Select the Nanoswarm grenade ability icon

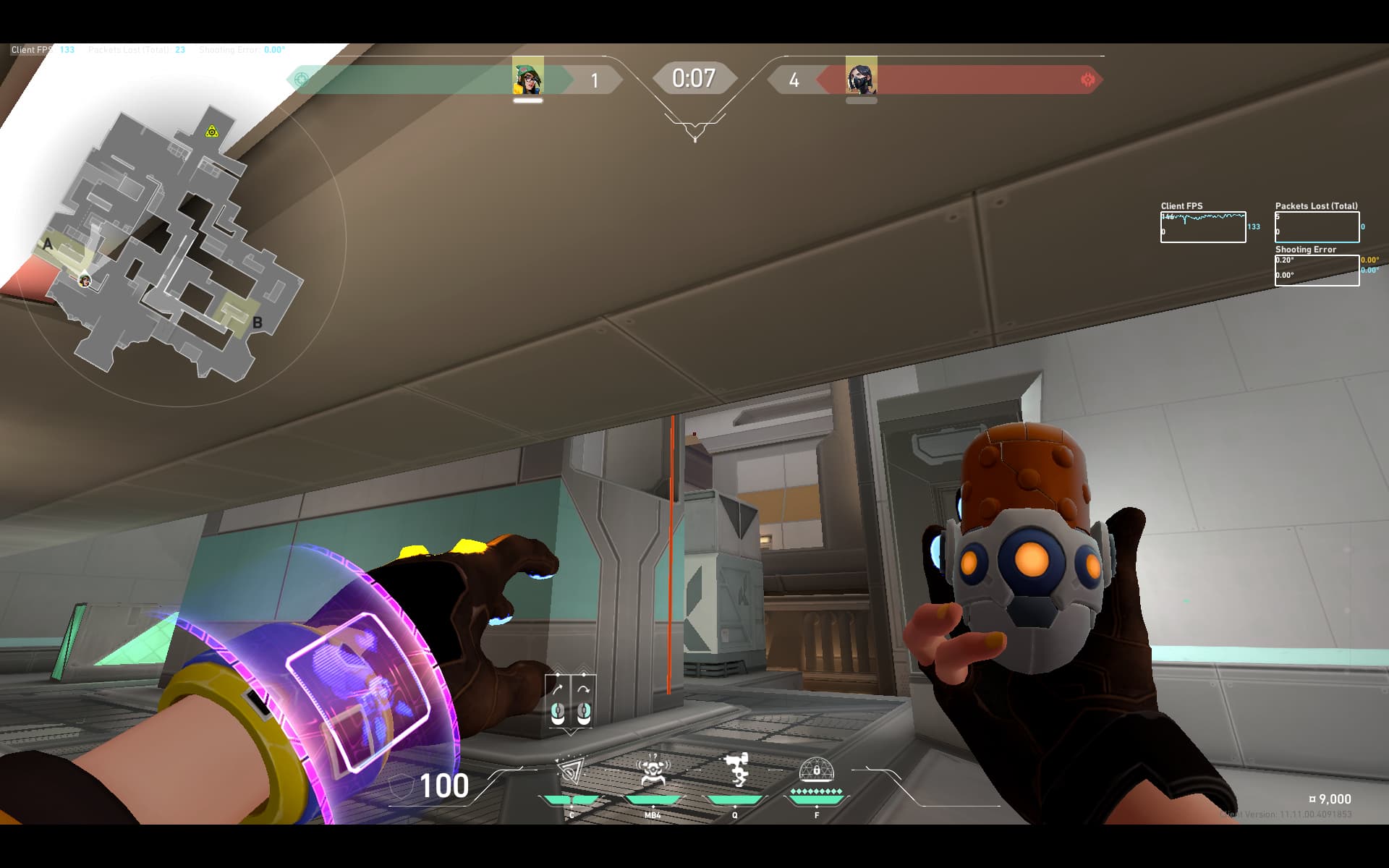click(571, 771)
